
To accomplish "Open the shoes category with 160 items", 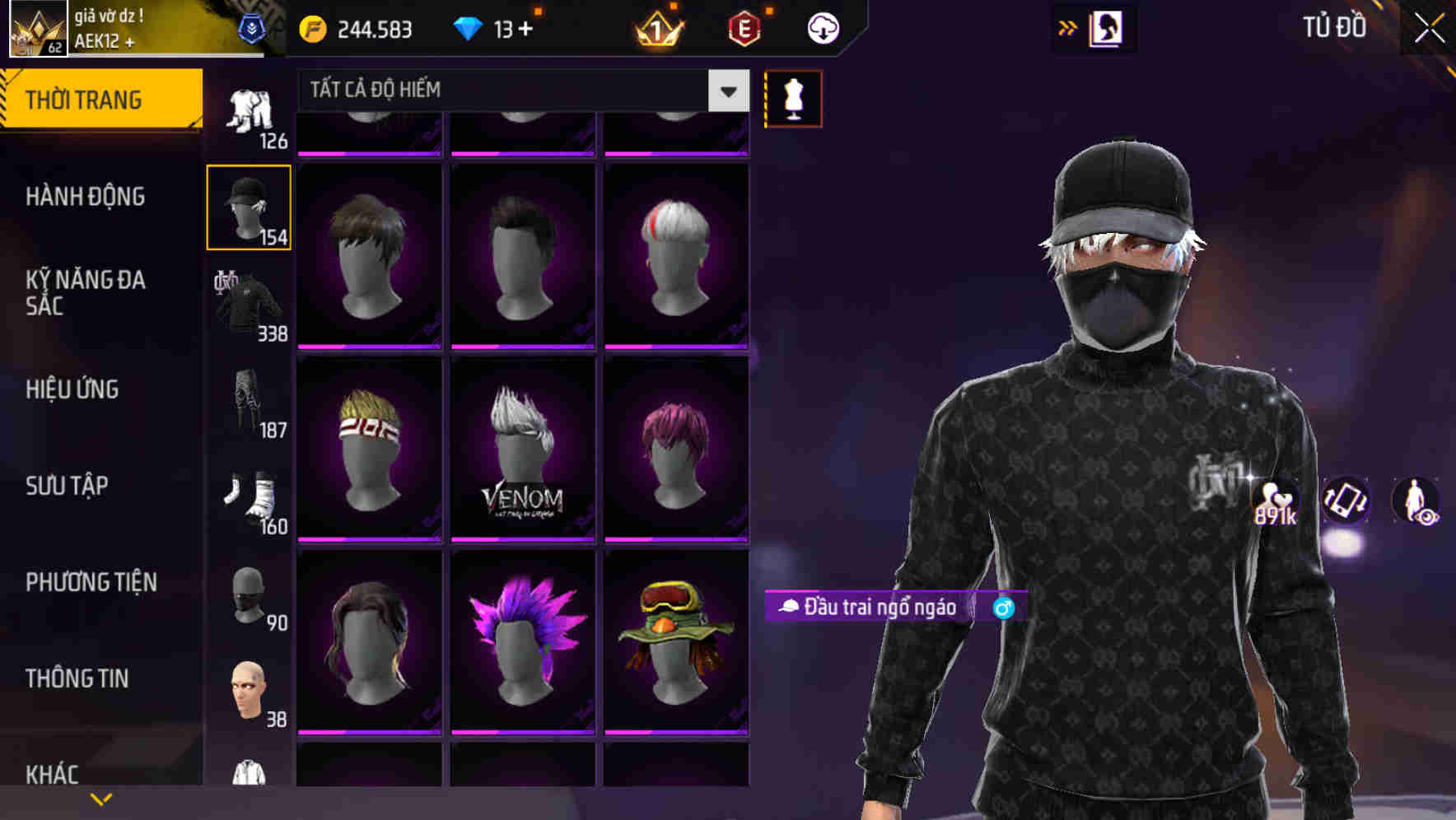I will click(x=249, y=498).
